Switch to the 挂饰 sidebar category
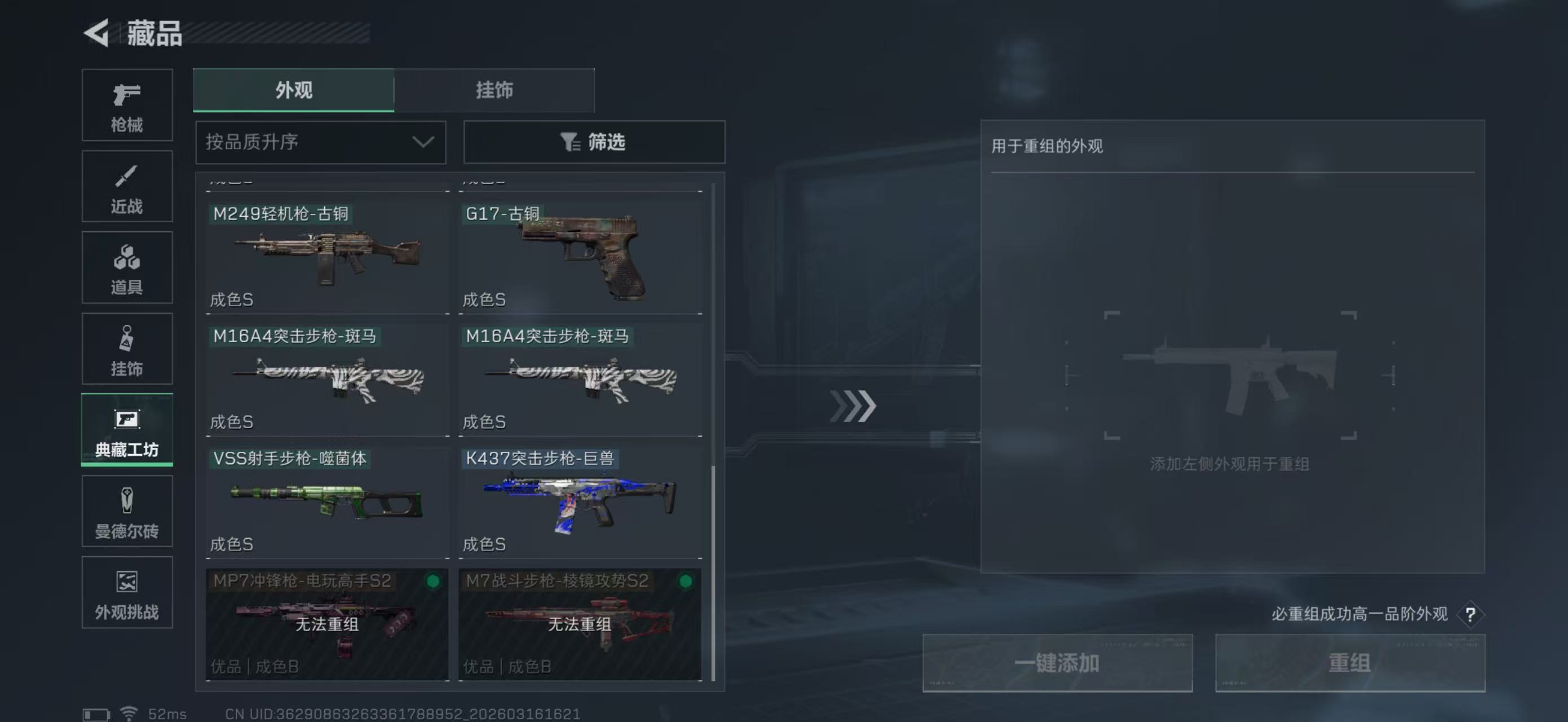 click(x=127, y=349)
